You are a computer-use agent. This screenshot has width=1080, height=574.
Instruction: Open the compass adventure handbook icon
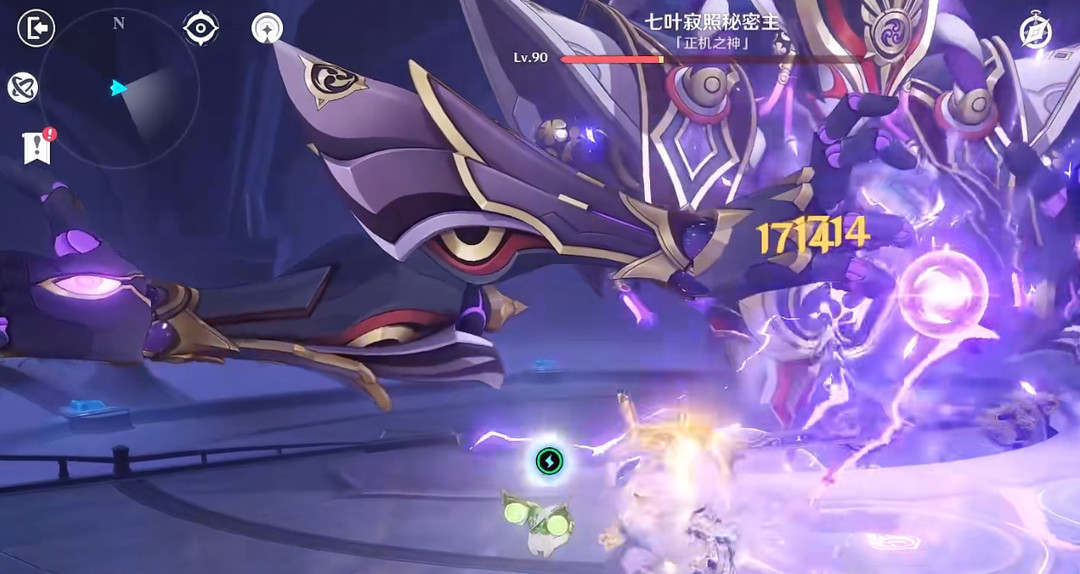1035,32
